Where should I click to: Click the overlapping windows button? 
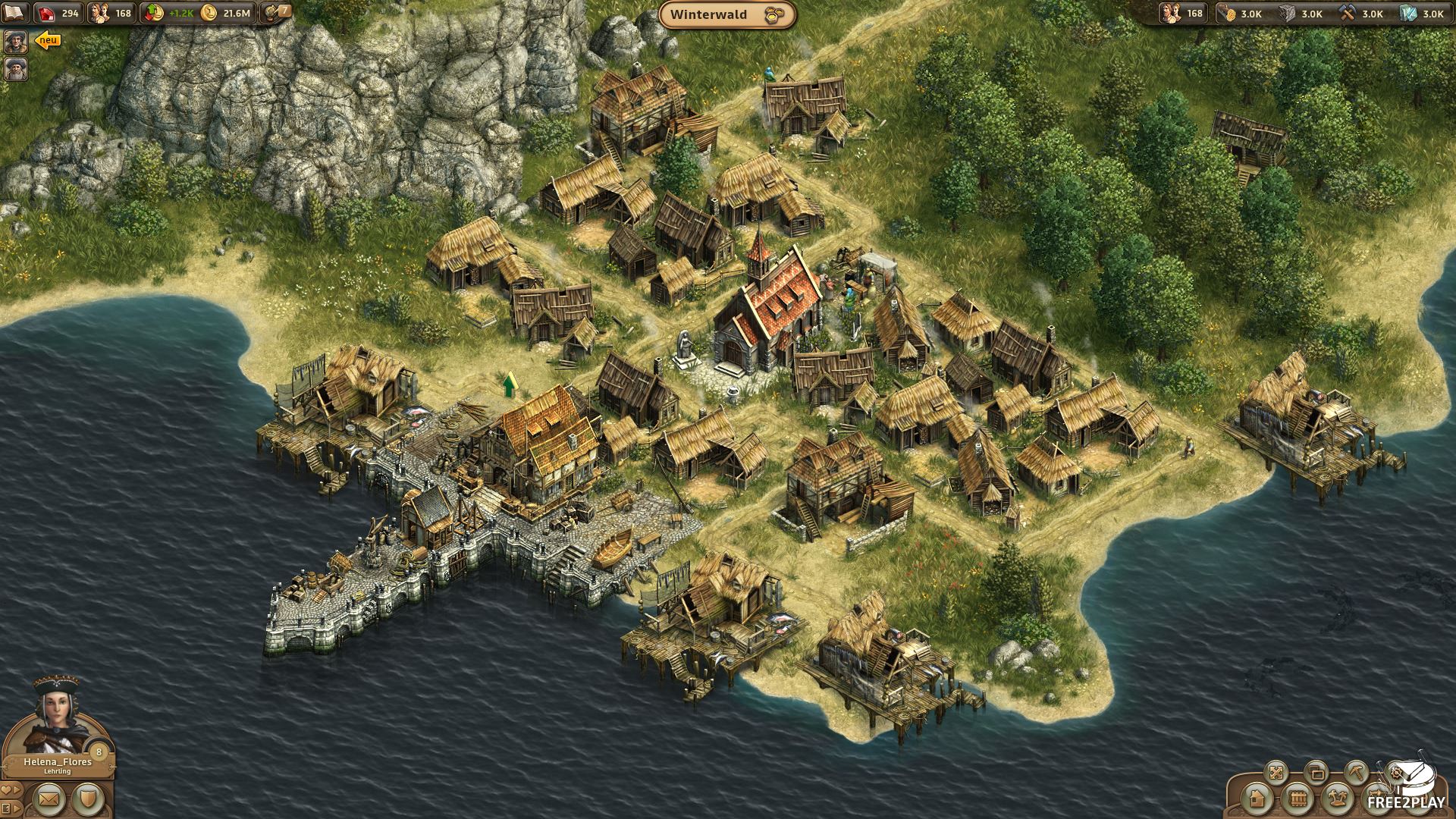[1316, 773]
